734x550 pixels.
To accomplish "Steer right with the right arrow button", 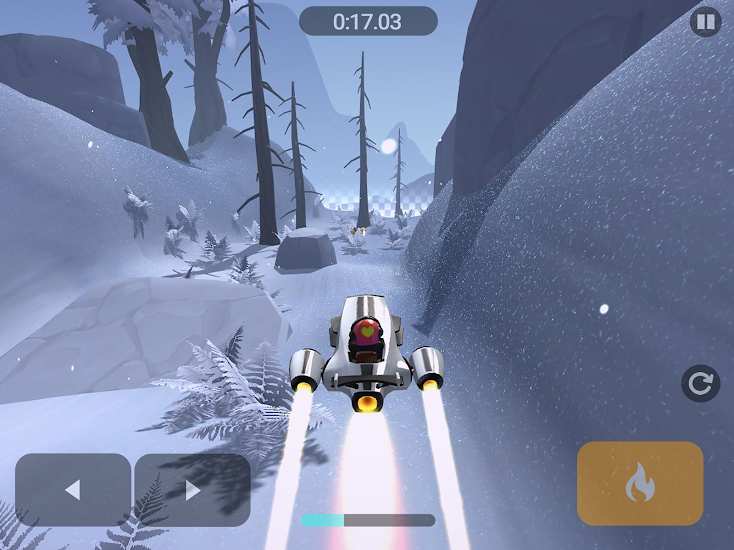I will [x=192, y=490].
